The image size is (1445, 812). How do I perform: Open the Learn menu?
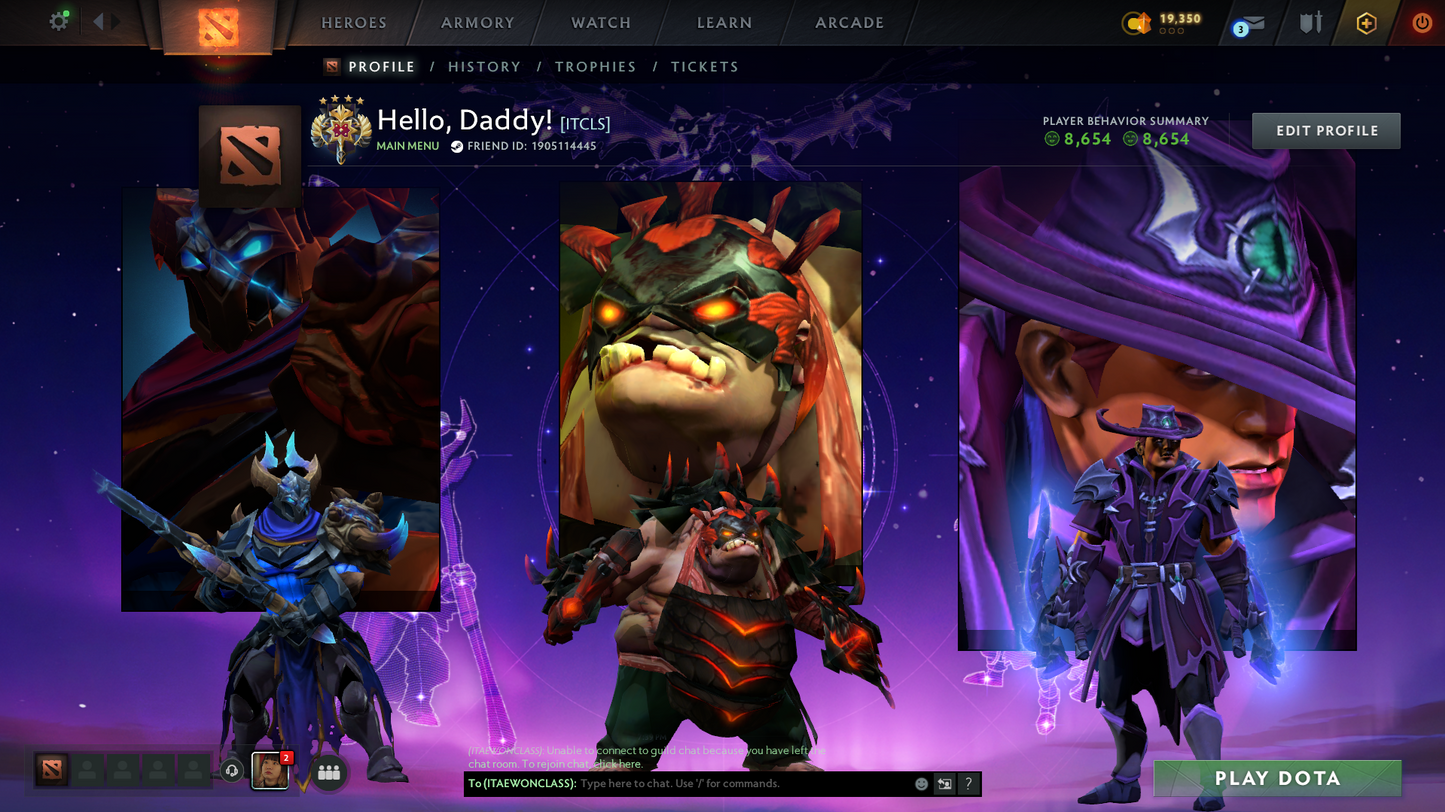pos(724,22)
